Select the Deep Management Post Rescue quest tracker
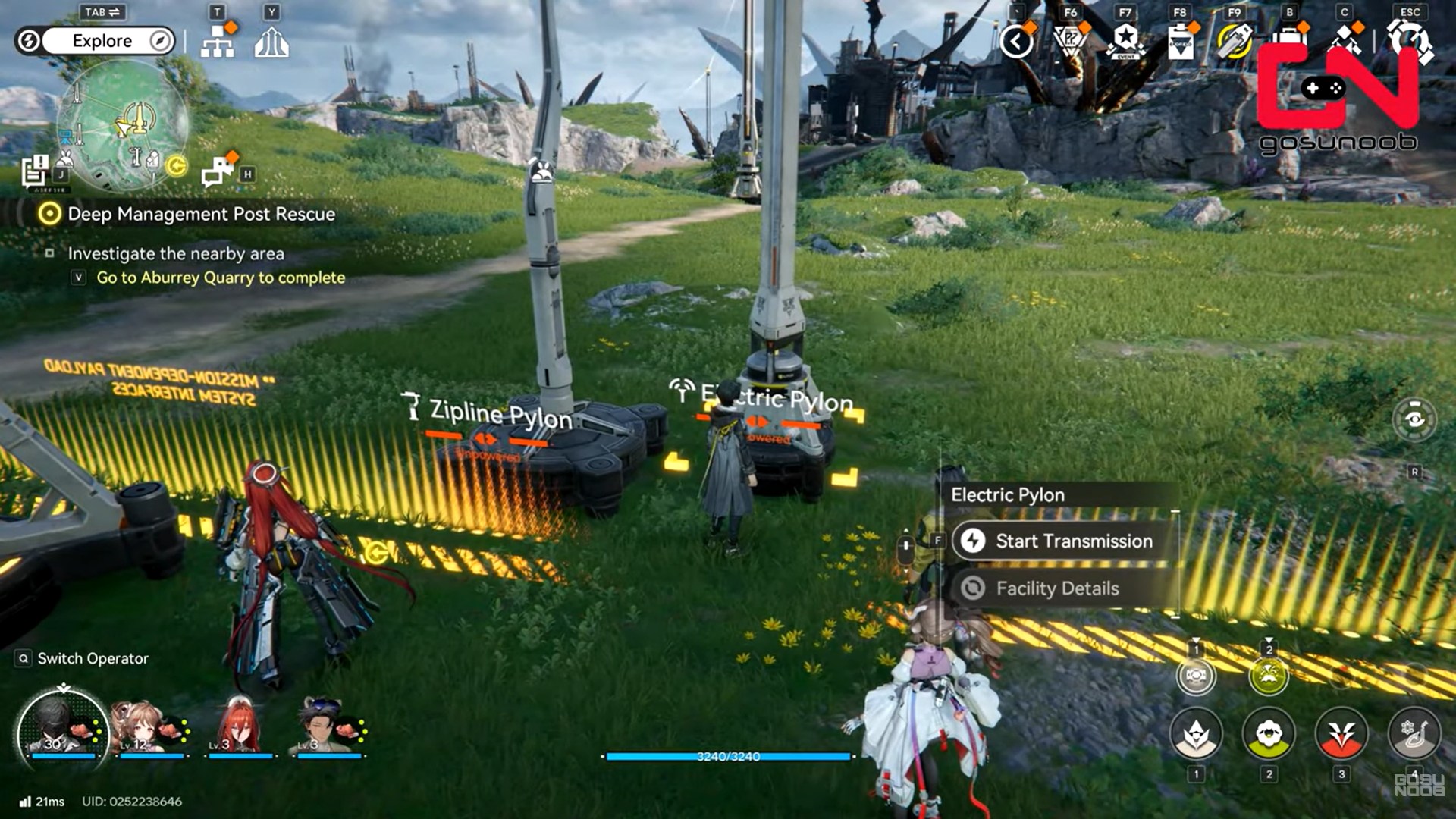The height and width of the screenshot is (819, 1456). point(201,214)
